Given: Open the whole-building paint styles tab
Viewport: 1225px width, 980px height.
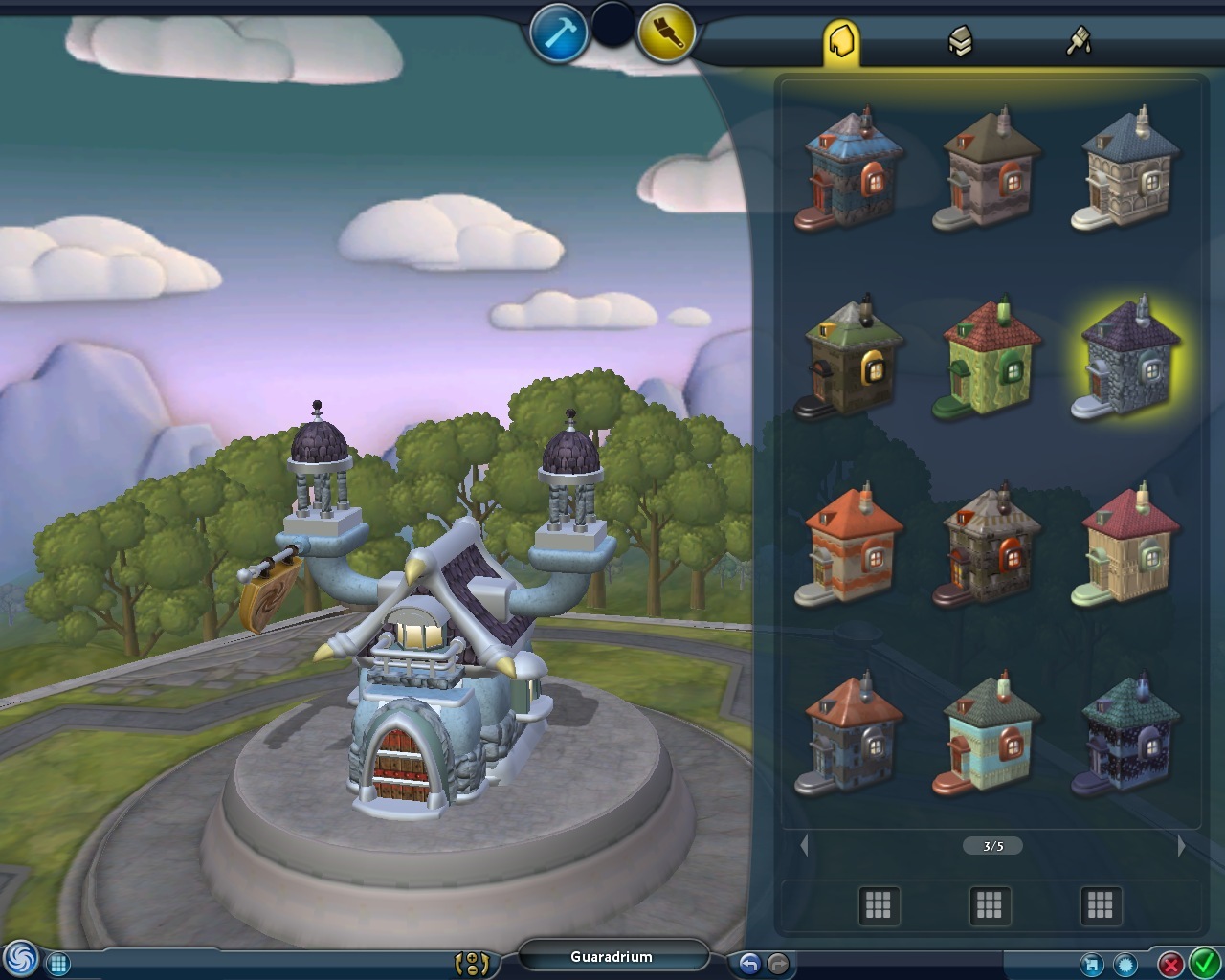Looking at the screenshot, I should click(x=841, y=41).
